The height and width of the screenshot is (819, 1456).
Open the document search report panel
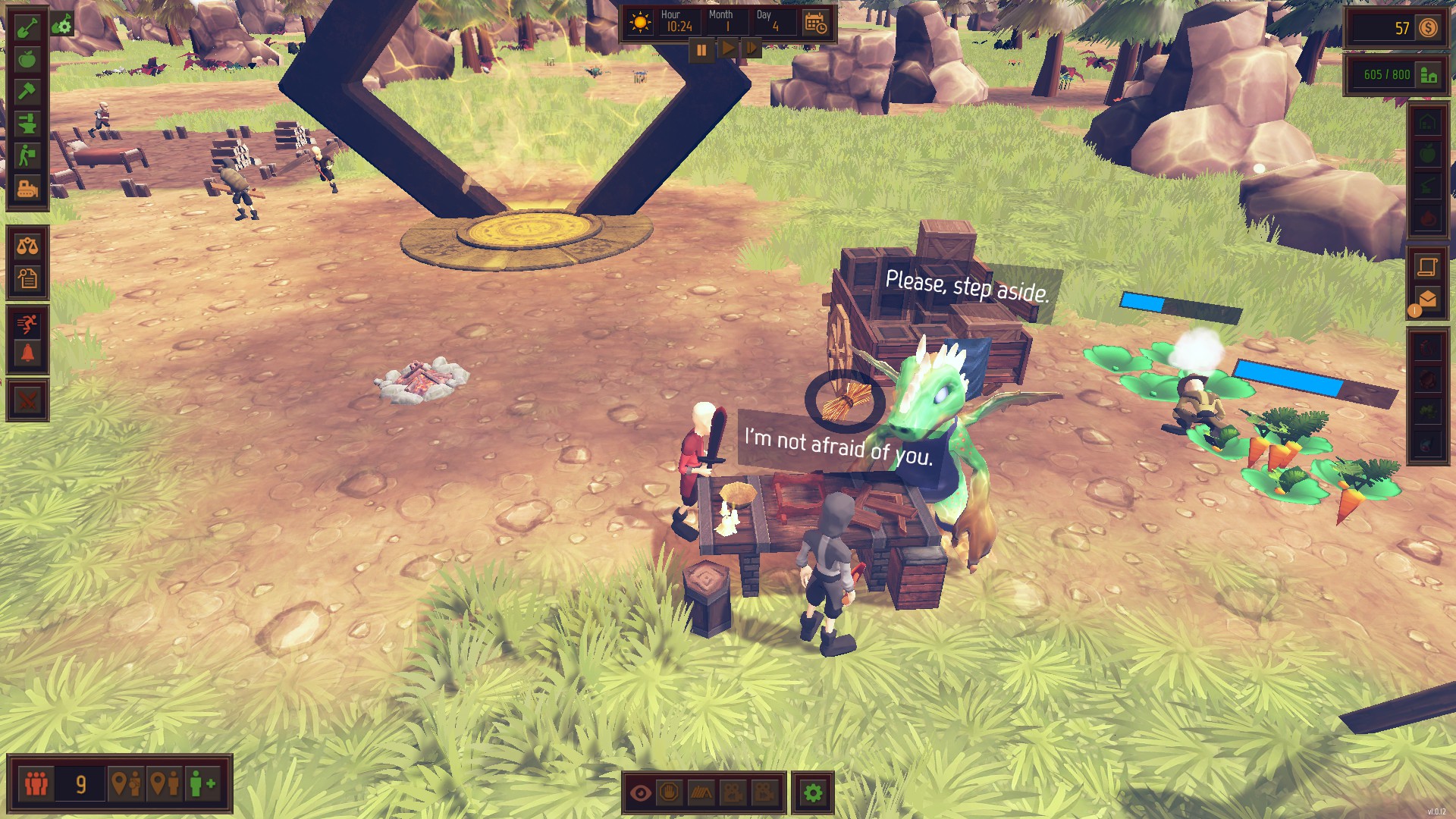click(27, 278)
